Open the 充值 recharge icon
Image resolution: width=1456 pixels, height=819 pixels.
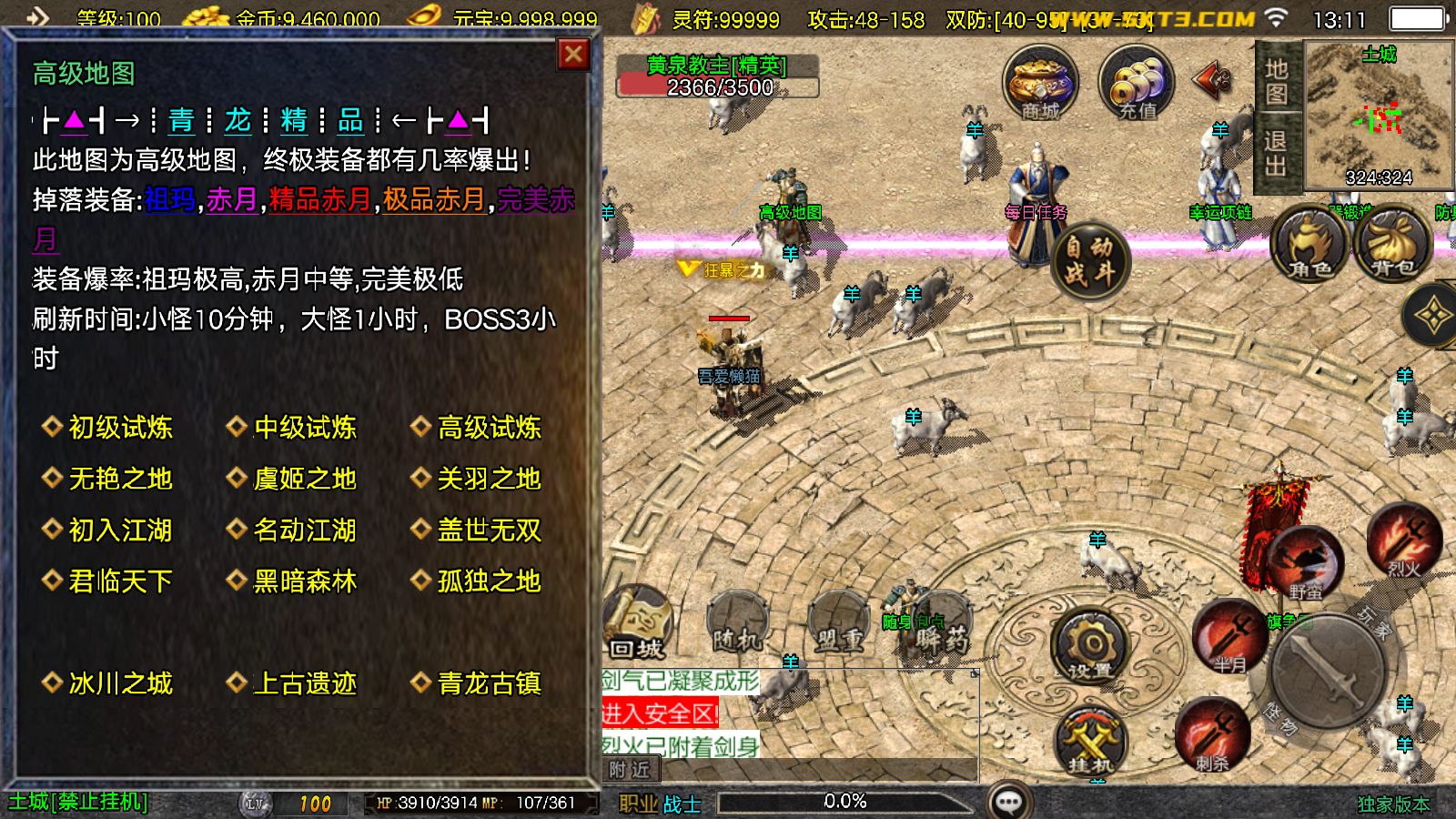[x=1137, y=84]
